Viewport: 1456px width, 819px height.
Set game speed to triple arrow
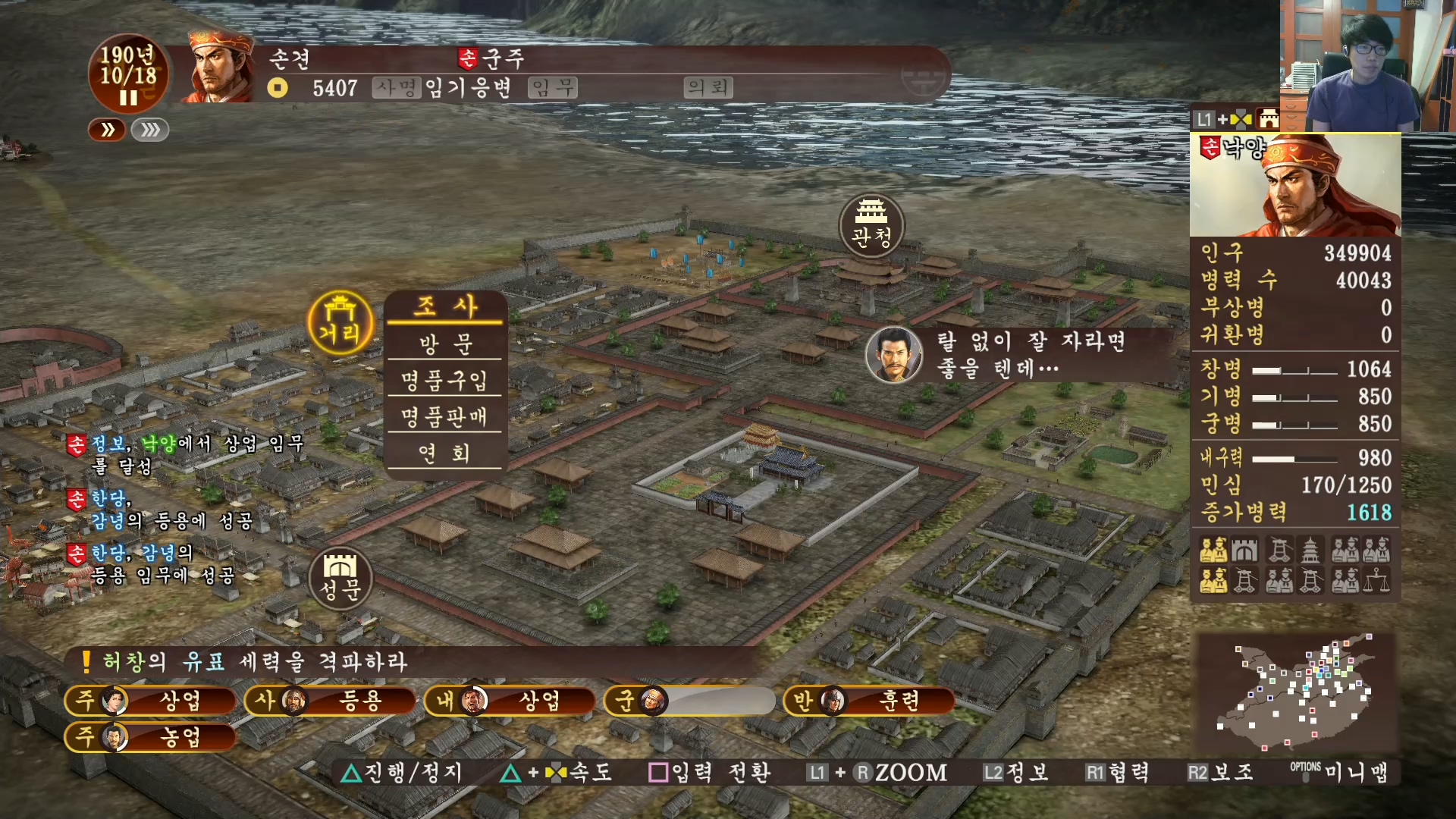pos(150,130)
